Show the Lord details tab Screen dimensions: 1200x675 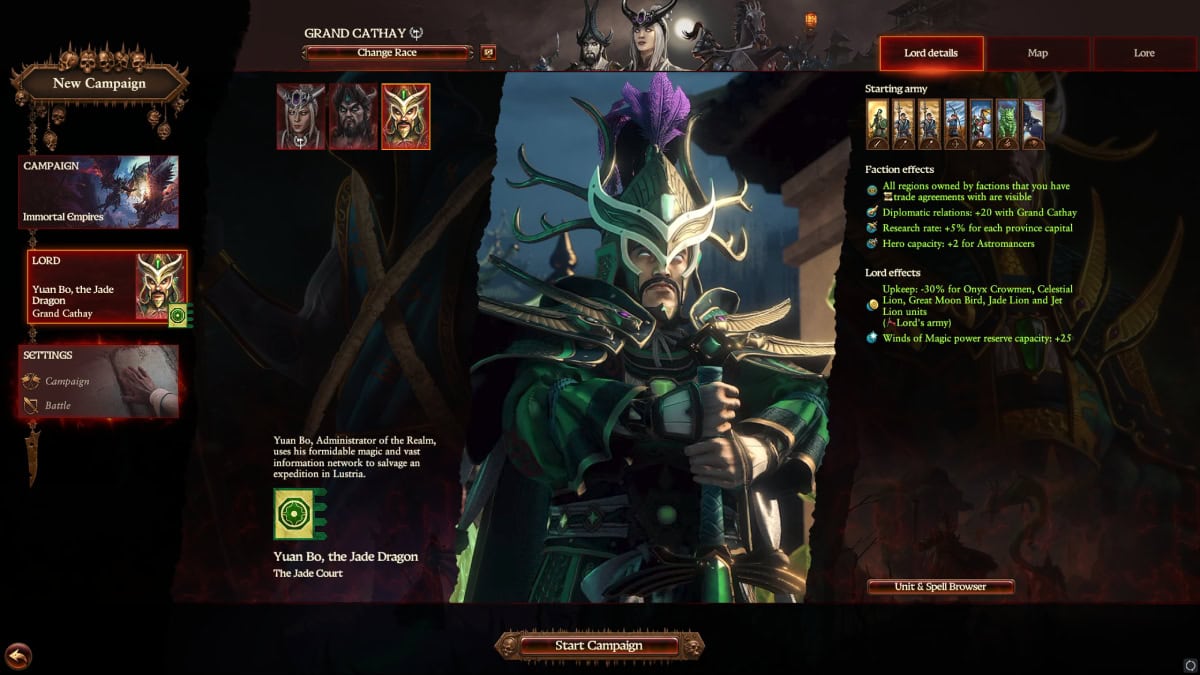point(930,53)
